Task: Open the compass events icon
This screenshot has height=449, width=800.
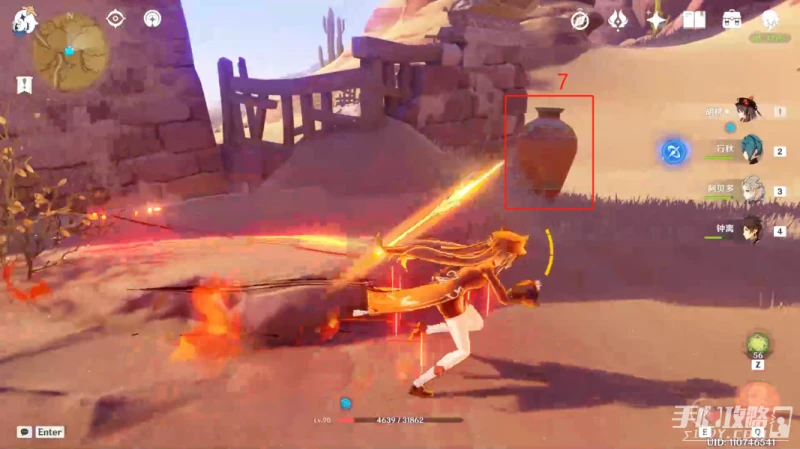Action: (x=580, y=20)
